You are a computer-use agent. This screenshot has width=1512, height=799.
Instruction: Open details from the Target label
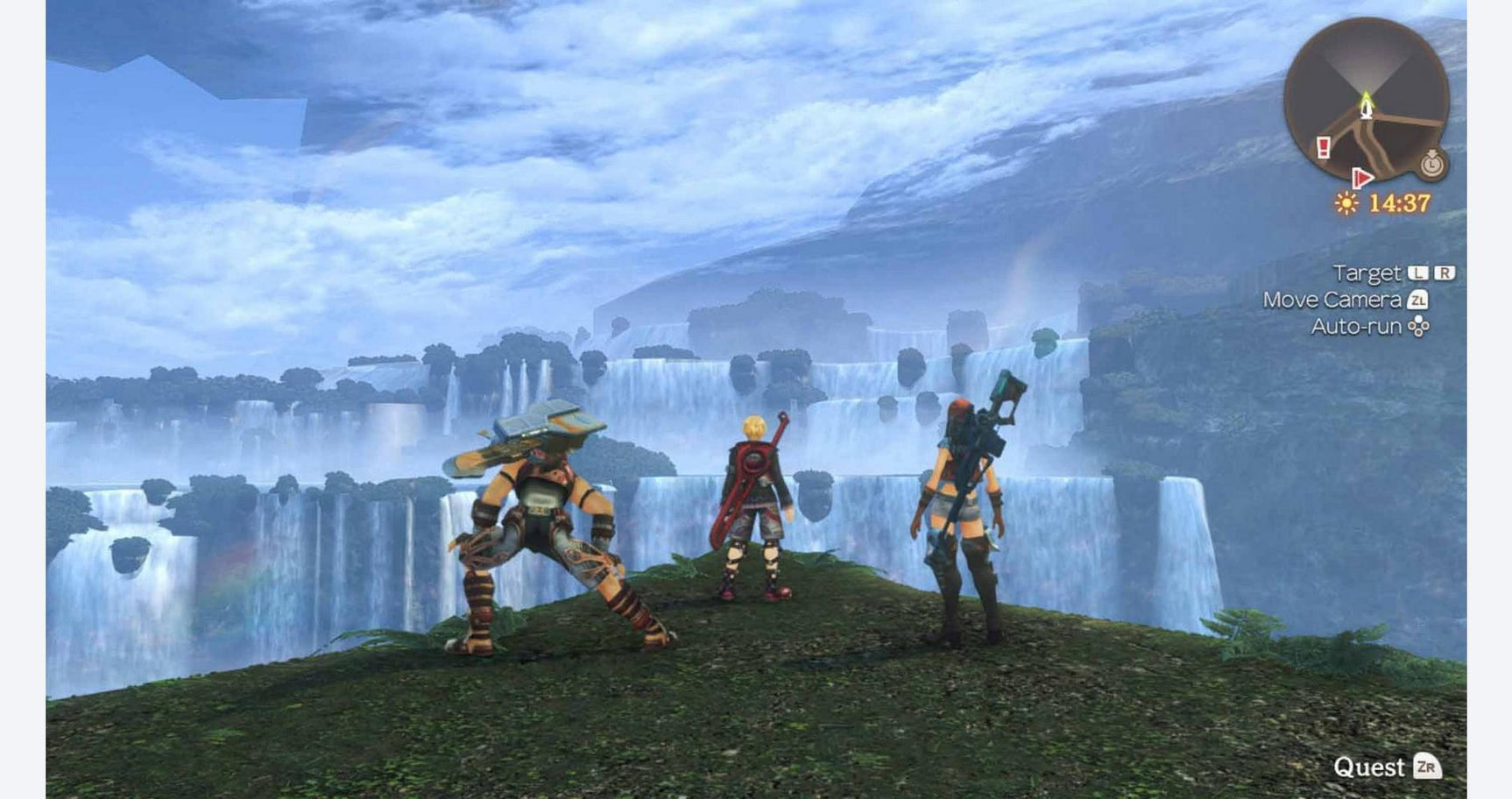[1368, 272]
